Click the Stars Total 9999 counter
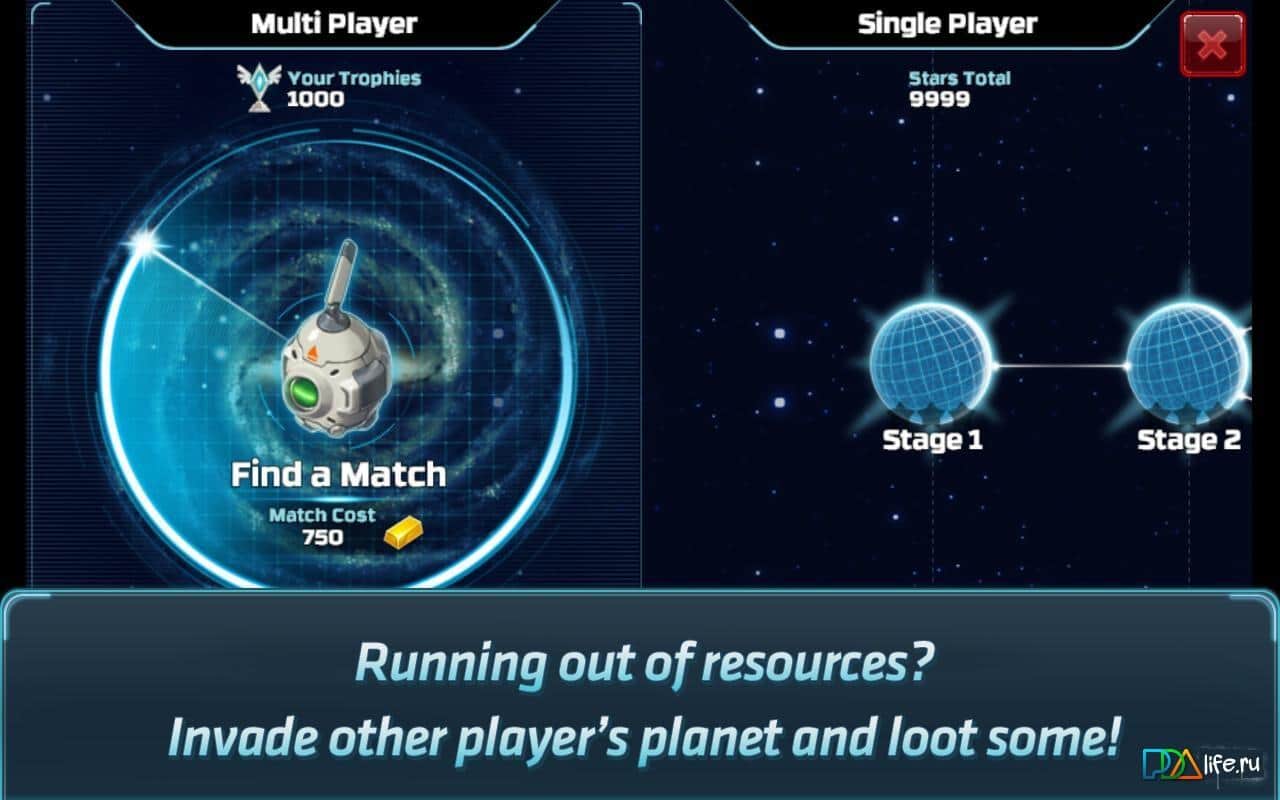 tap(958, 87)
